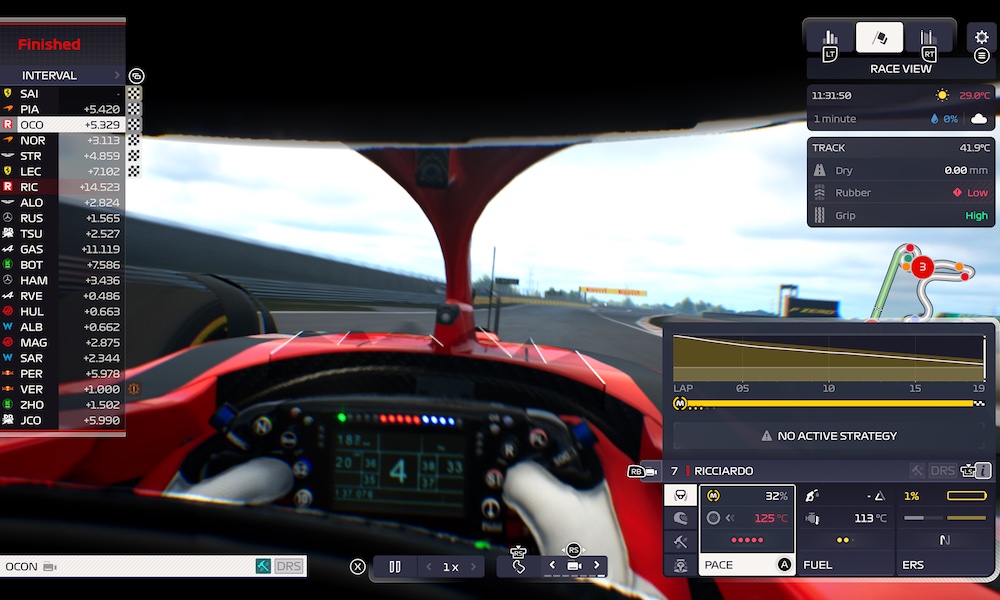
Task: Select the Race View flag tab
Action: 879,38
